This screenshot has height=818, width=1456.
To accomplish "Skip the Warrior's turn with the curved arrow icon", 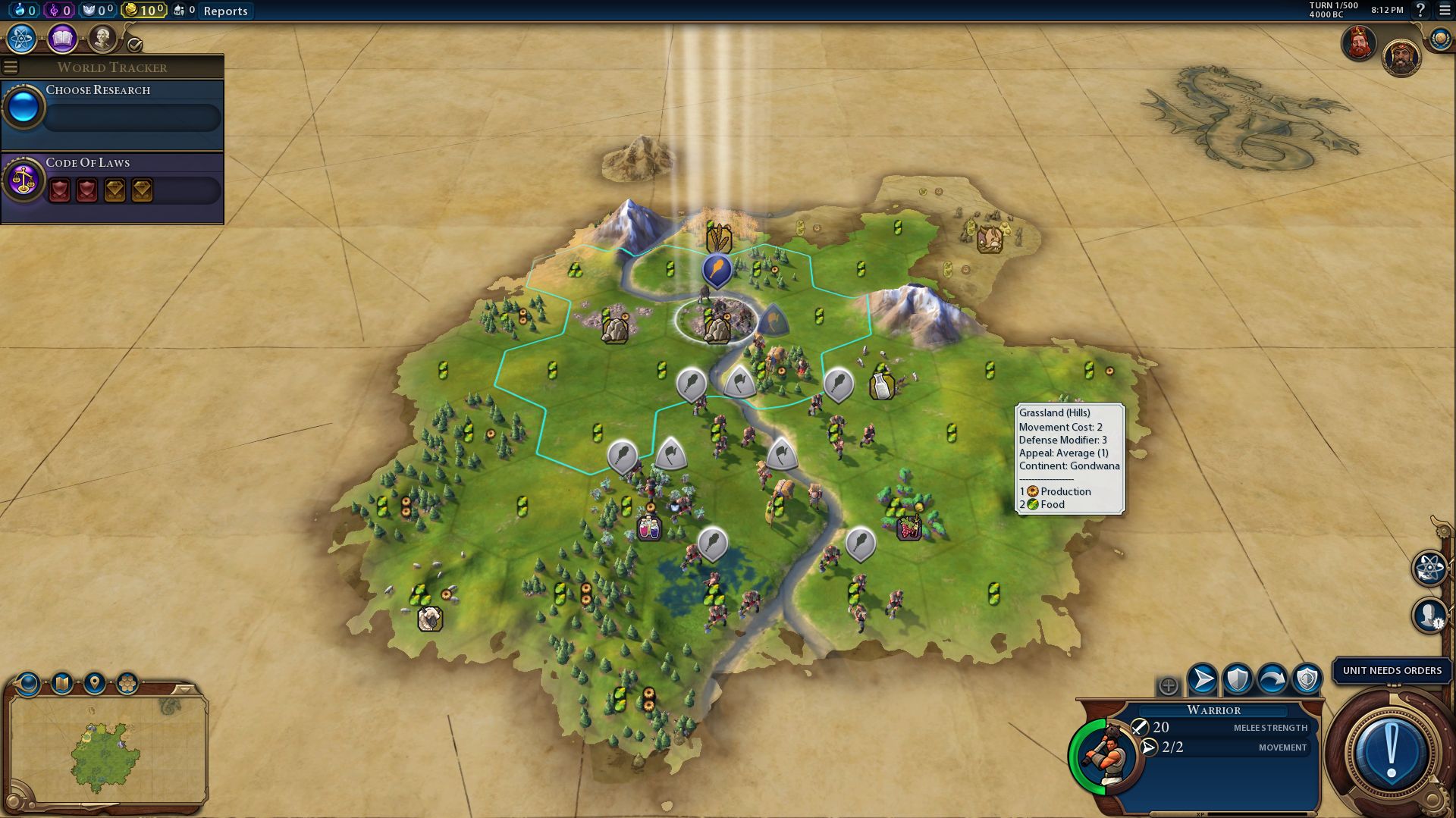I will 1272,679.
